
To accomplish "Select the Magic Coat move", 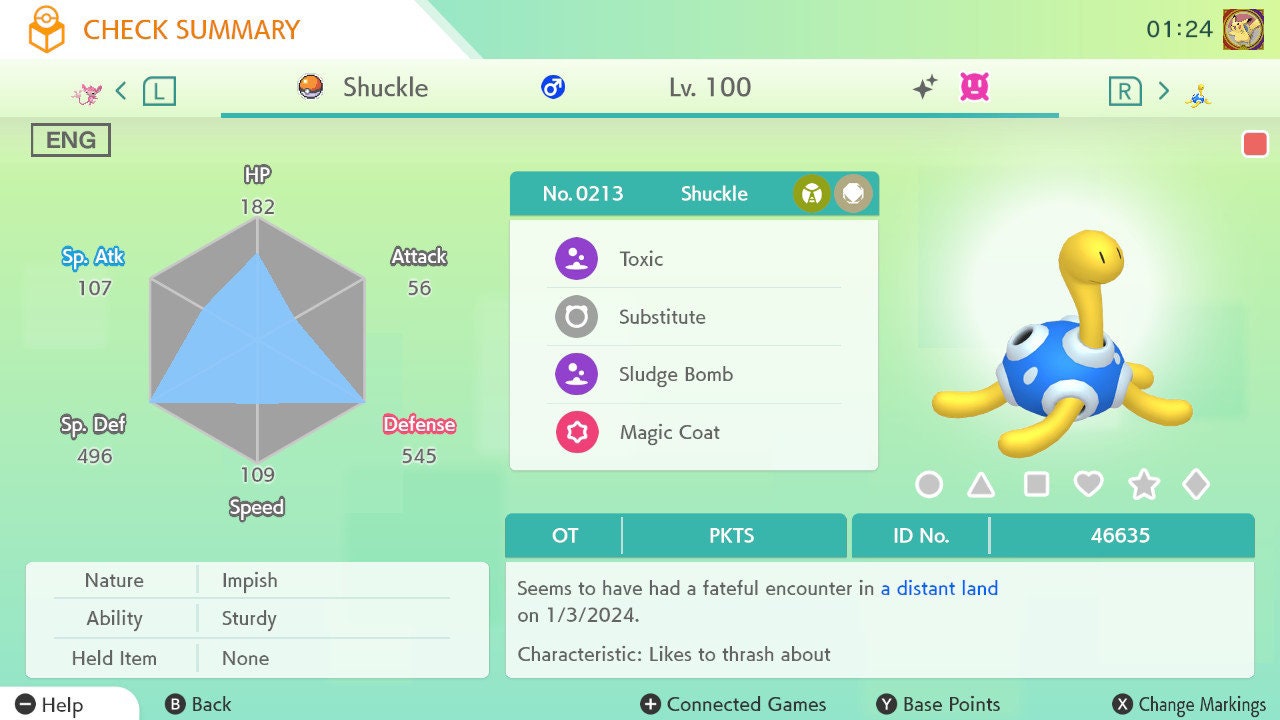I will tap(669, 433).
